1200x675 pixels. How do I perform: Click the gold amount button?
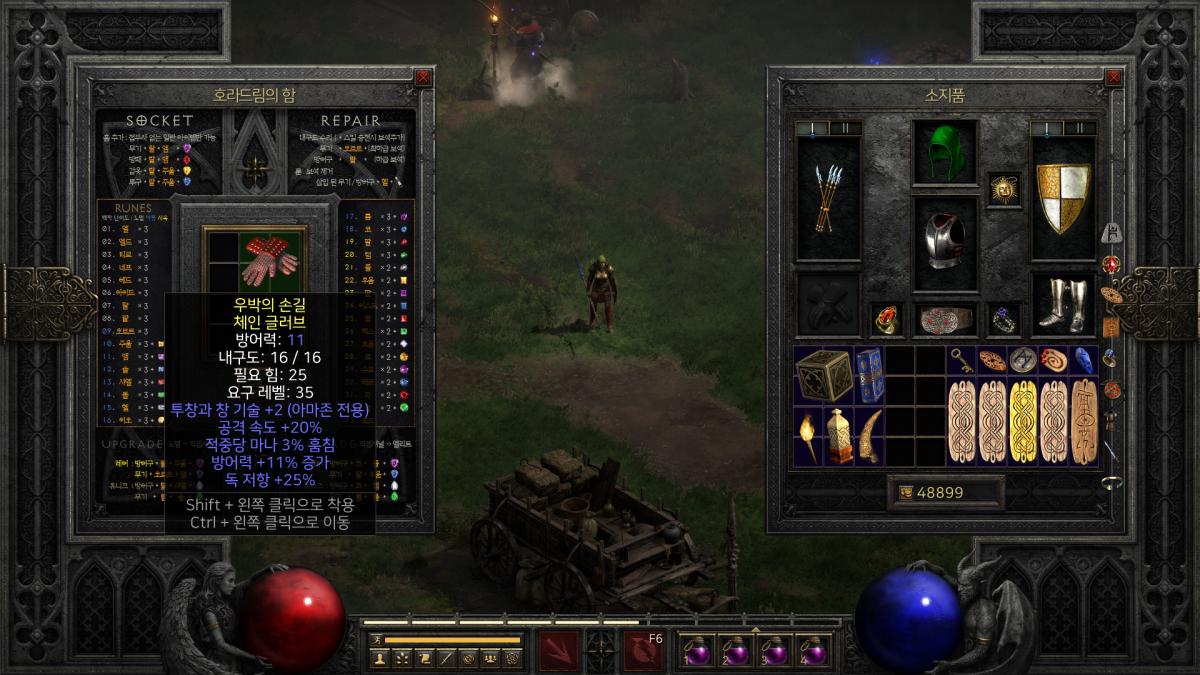point(945,493)
